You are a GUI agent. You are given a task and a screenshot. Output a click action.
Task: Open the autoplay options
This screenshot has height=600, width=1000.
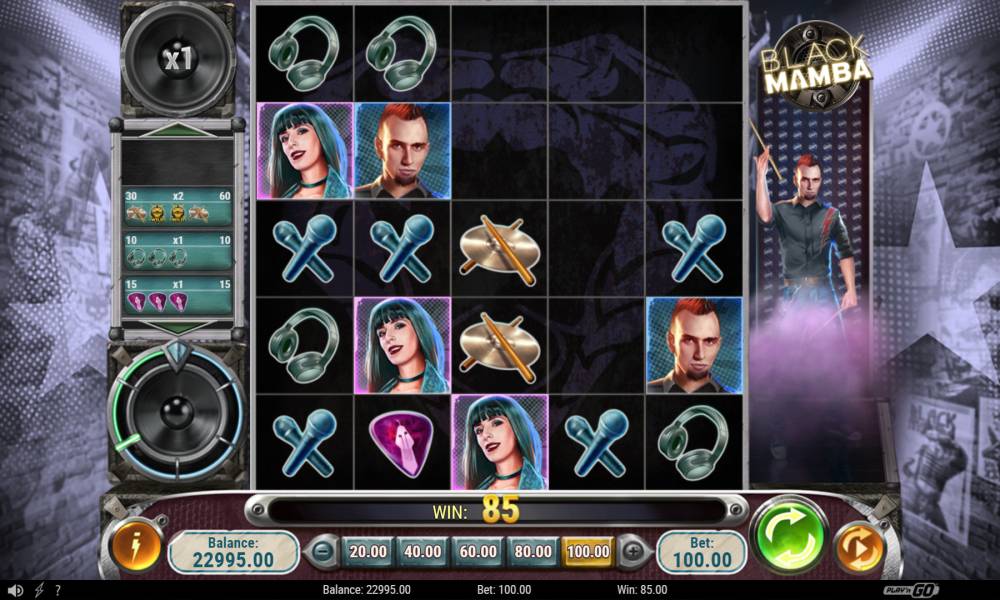pos(859,548)
